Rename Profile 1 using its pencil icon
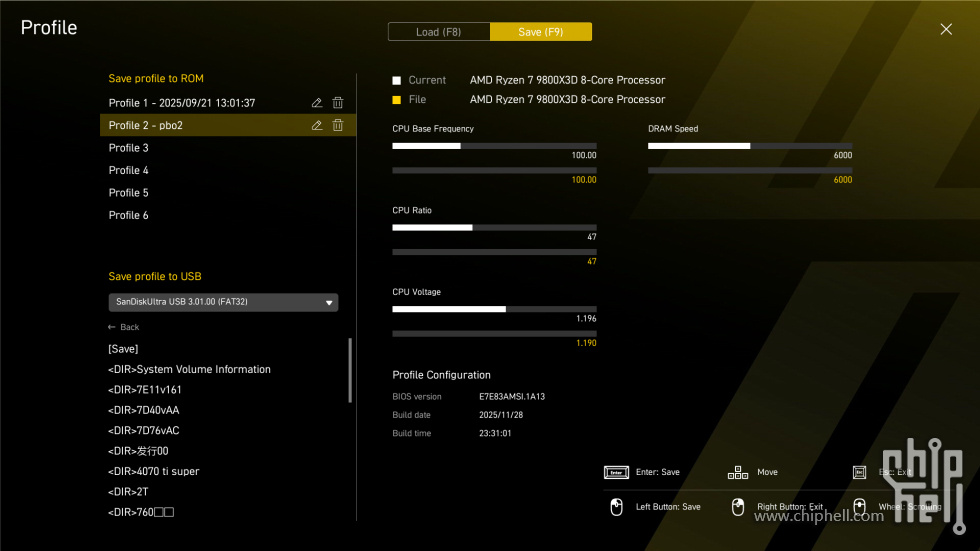Image resolution: width=980 pixels, height=551 pixels. [x=317, y=103]
